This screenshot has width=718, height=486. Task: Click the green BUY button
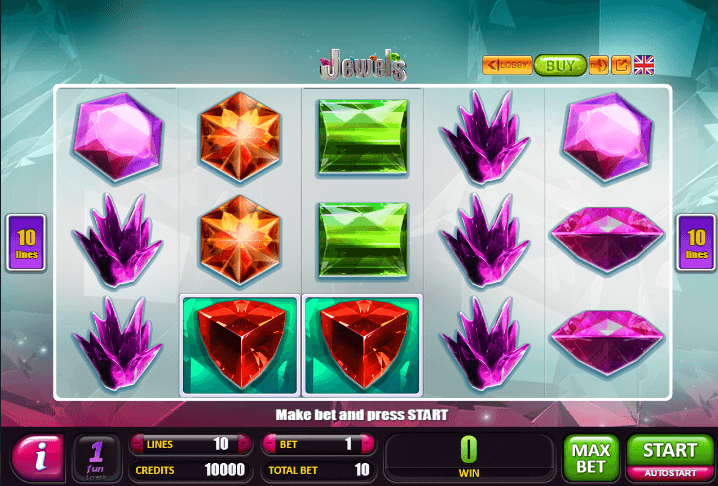(560, 66)
